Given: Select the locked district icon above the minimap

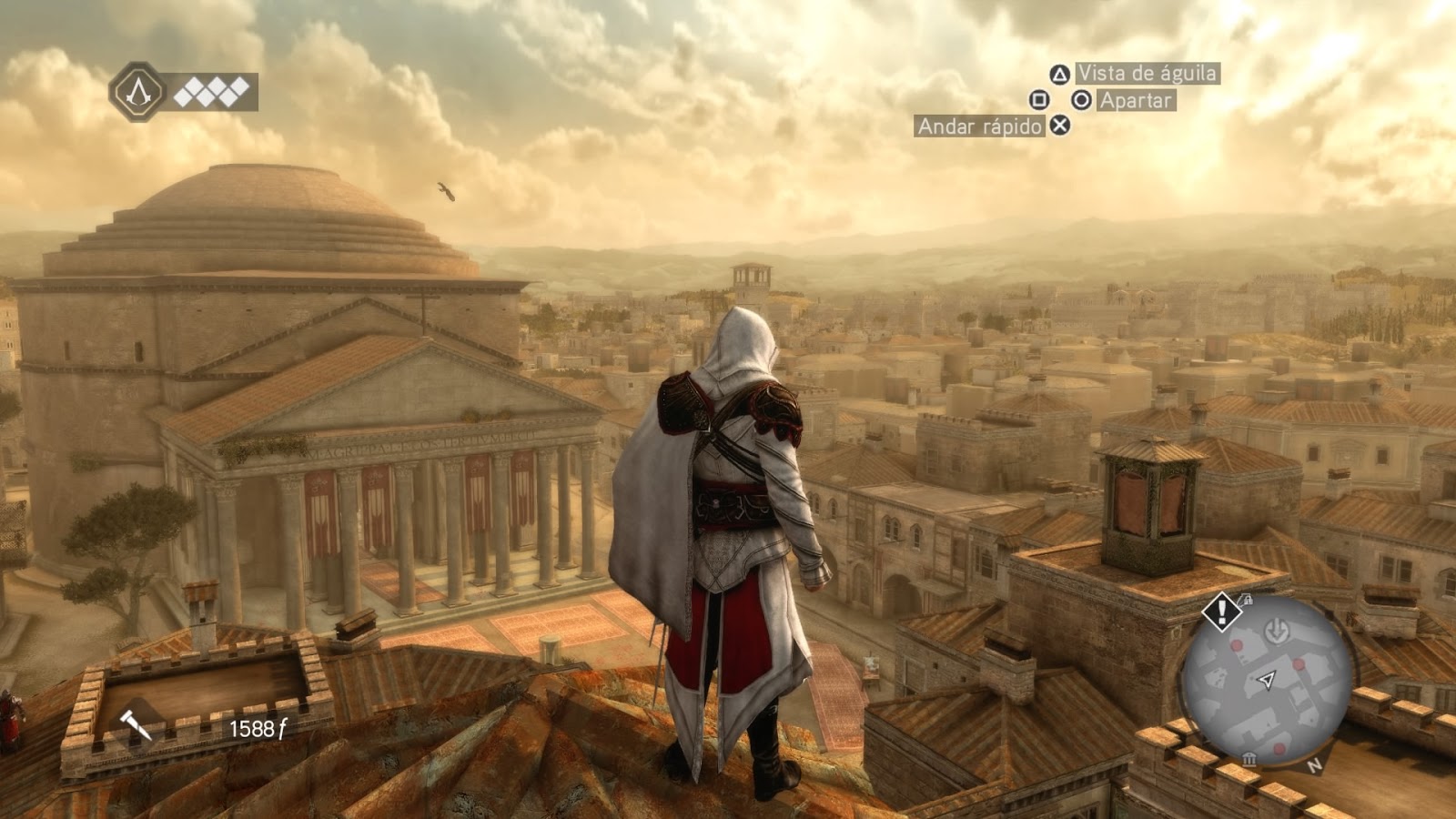Looking at the screenshot, I should click(x=1247, y=600).
